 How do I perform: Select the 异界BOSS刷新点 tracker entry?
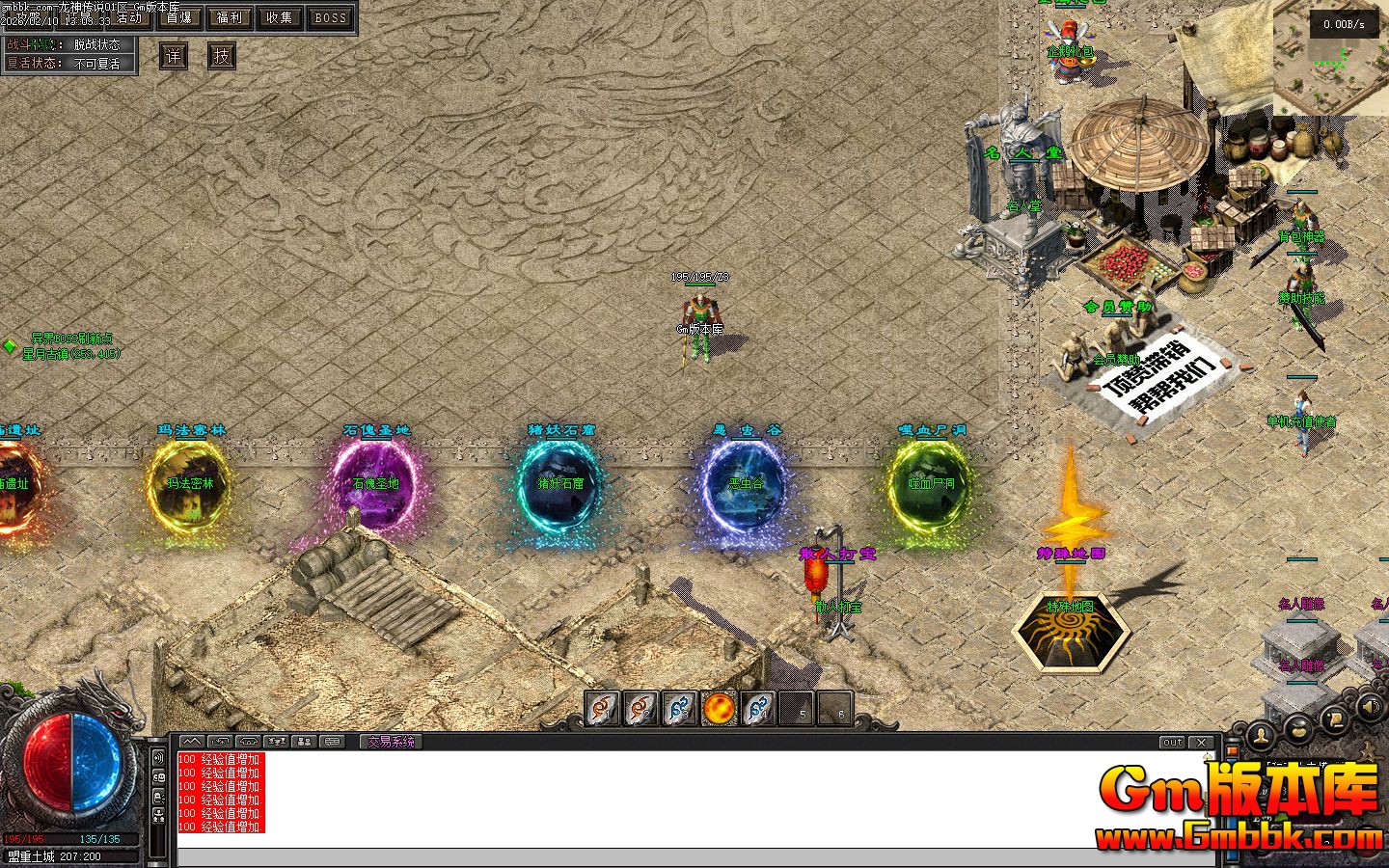pos(71,339)
